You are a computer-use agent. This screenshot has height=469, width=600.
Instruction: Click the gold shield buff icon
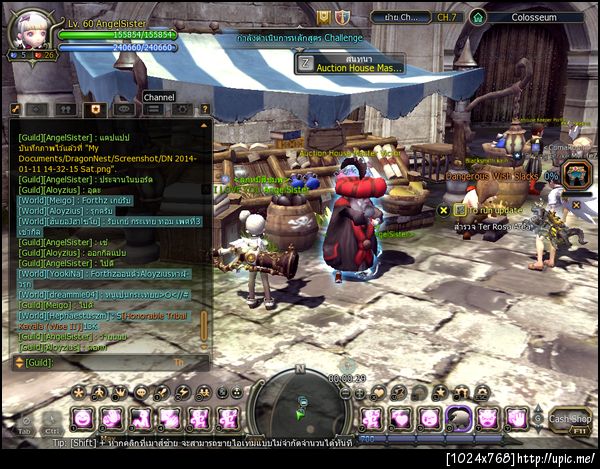(x=324, y=17)
